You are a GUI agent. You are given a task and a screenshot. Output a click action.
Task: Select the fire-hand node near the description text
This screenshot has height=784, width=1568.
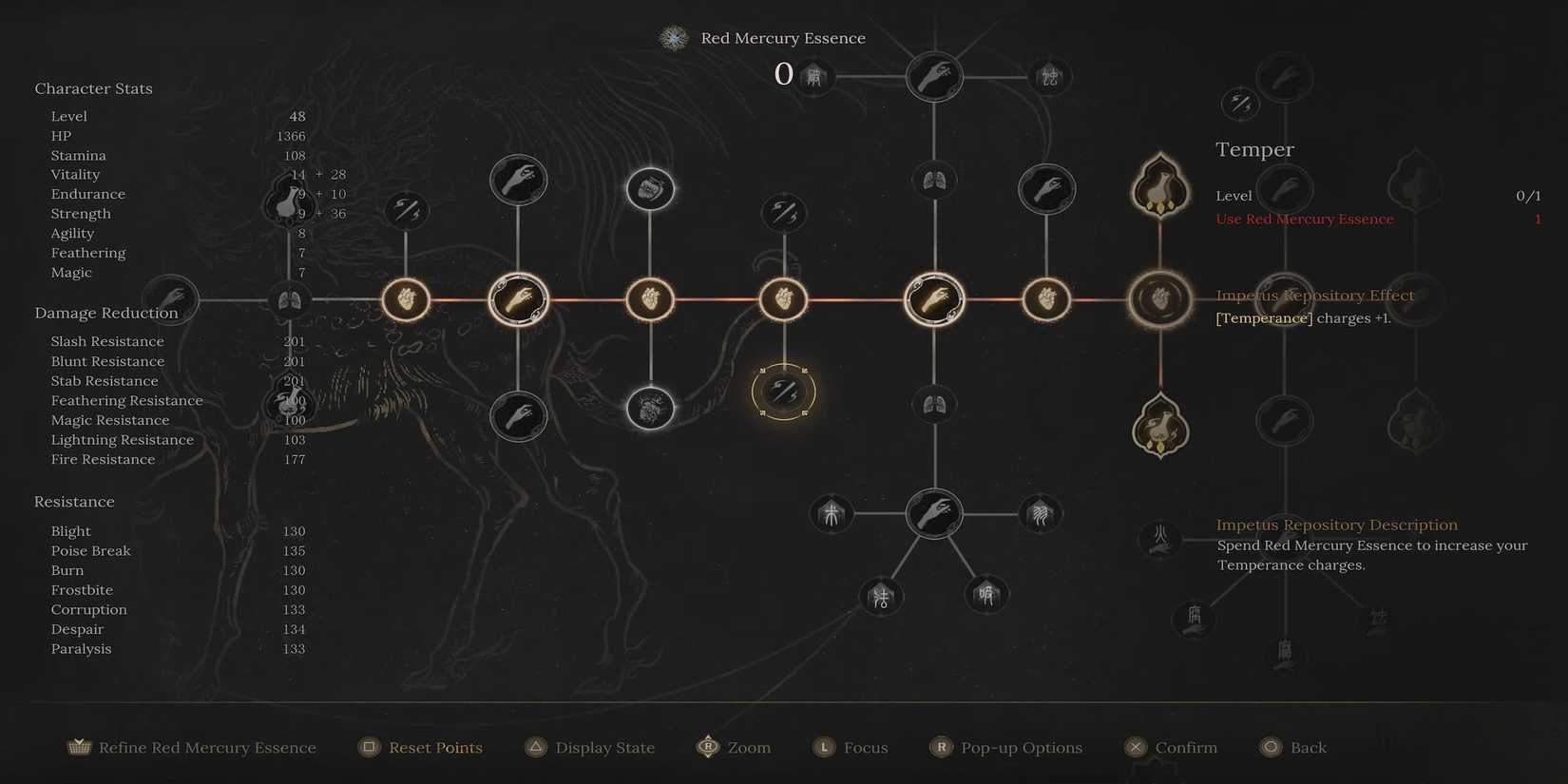[1160, 539]
